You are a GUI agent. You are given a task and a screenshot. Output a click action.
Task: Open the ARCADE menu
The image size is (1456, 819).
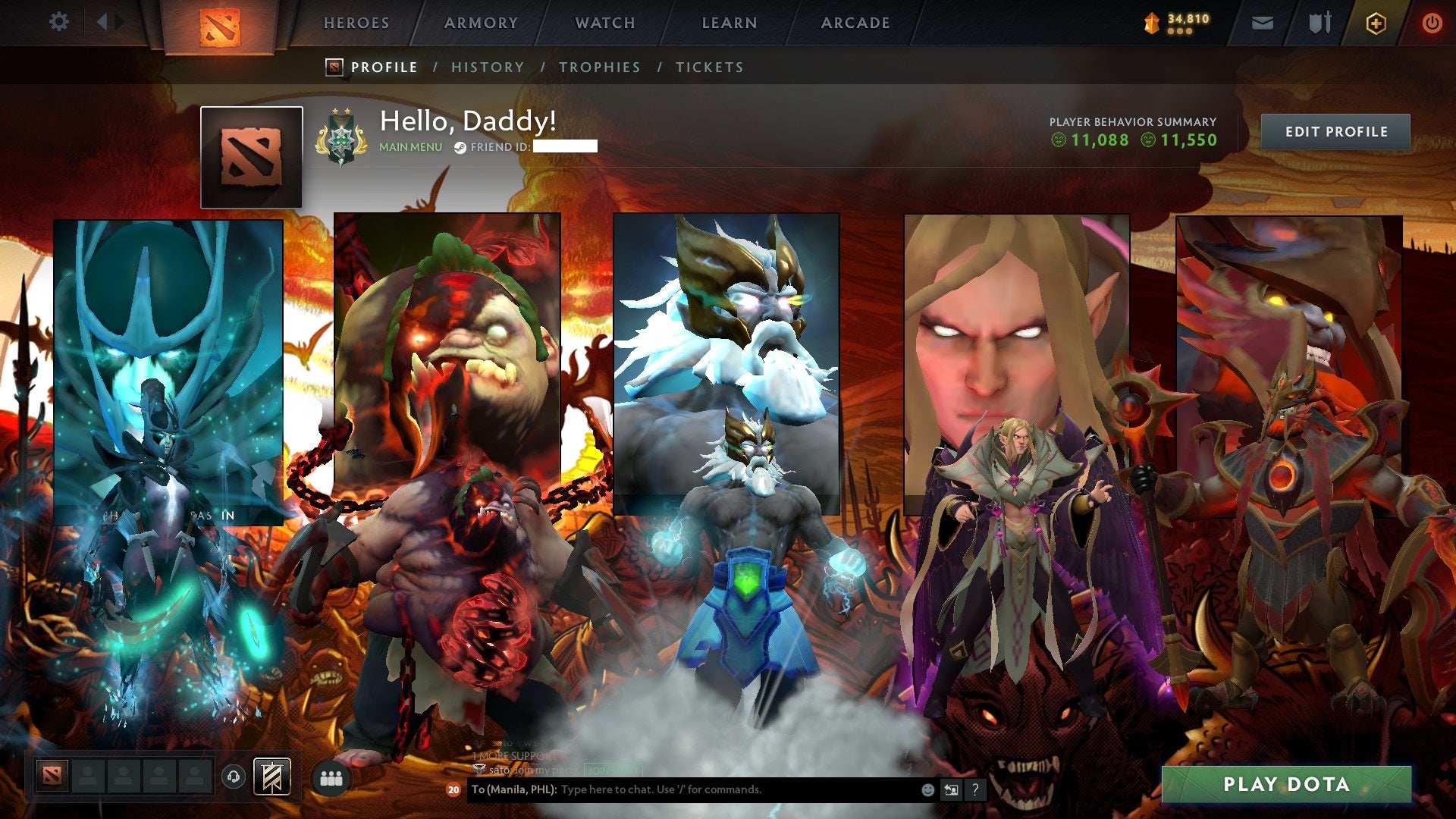tap(855, 22)
